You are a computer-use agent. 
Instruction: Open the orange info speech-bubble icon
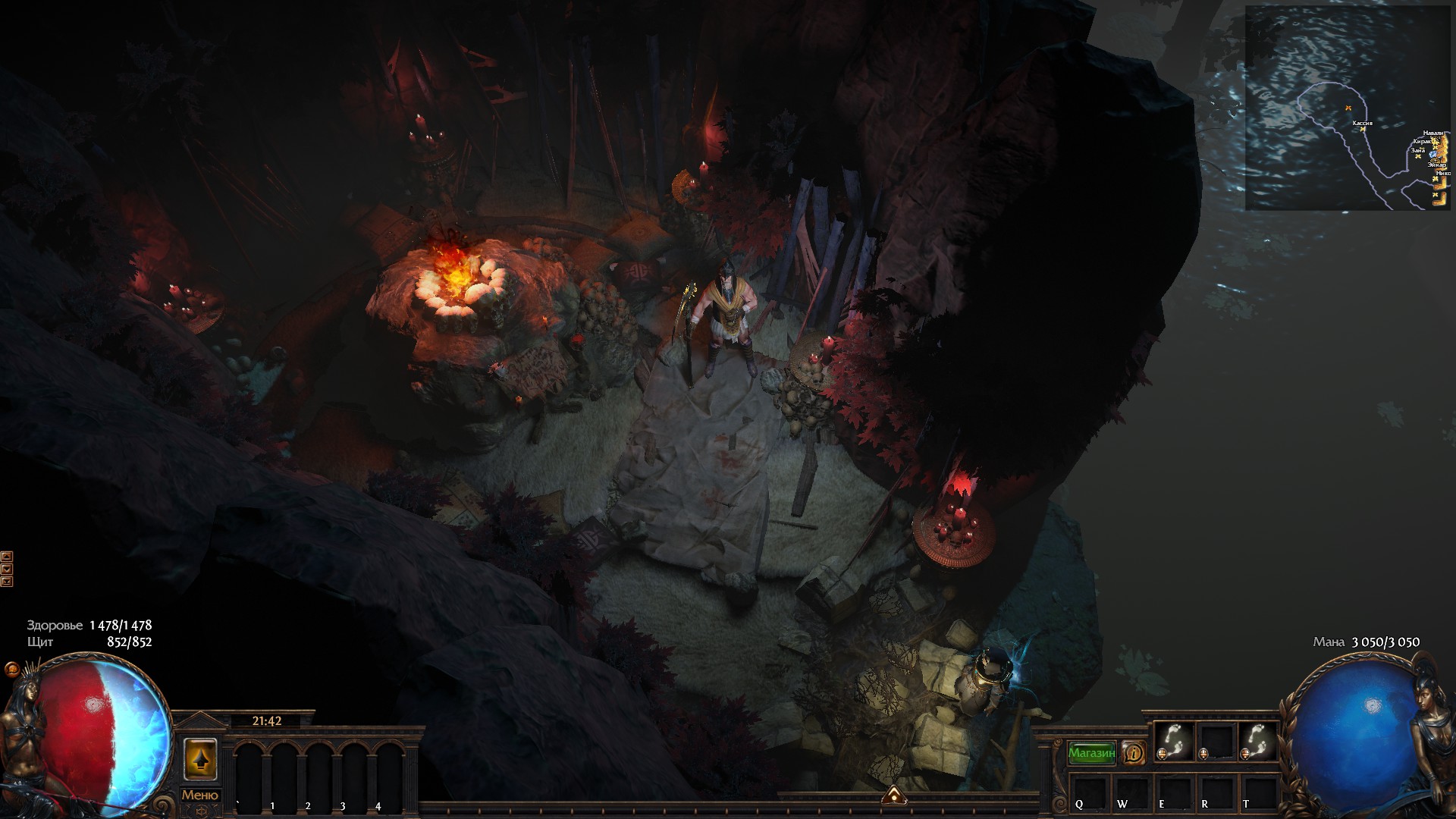(x=1134, y=753)
